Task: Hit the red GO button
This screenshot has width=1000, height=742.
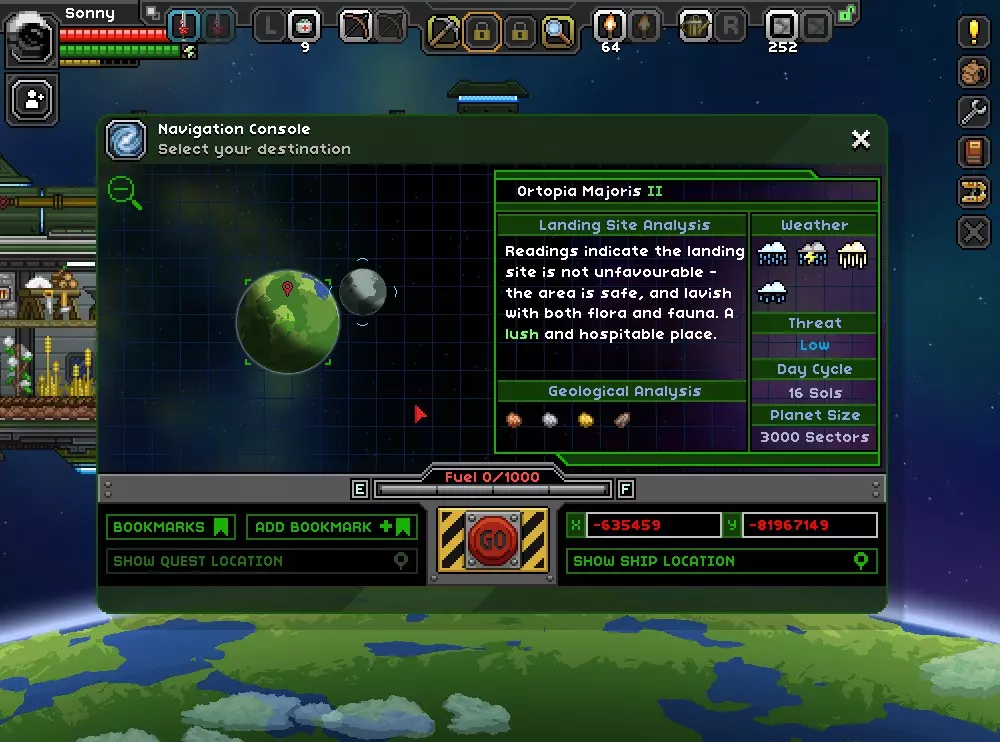Action: (x=493, y=541)
